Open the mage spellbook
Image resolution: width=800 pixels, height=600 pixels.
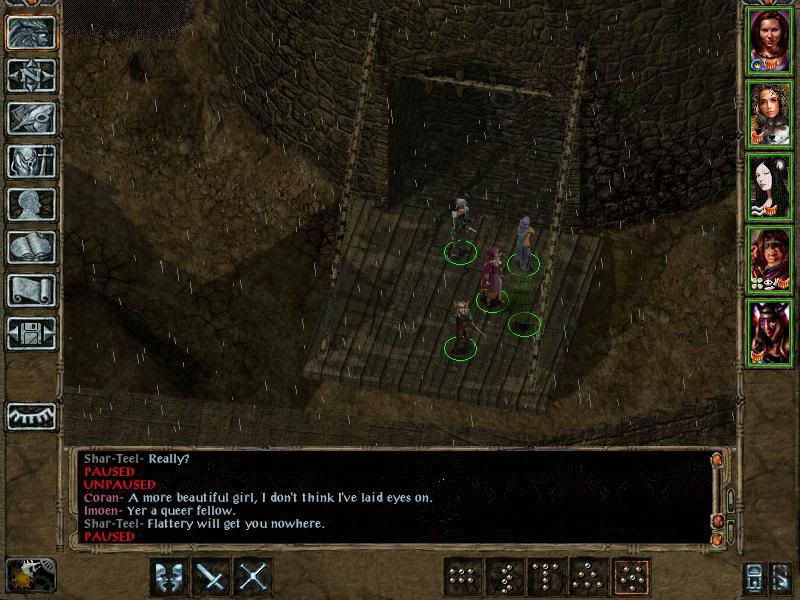pyautogui.click(x=31, y=247)
